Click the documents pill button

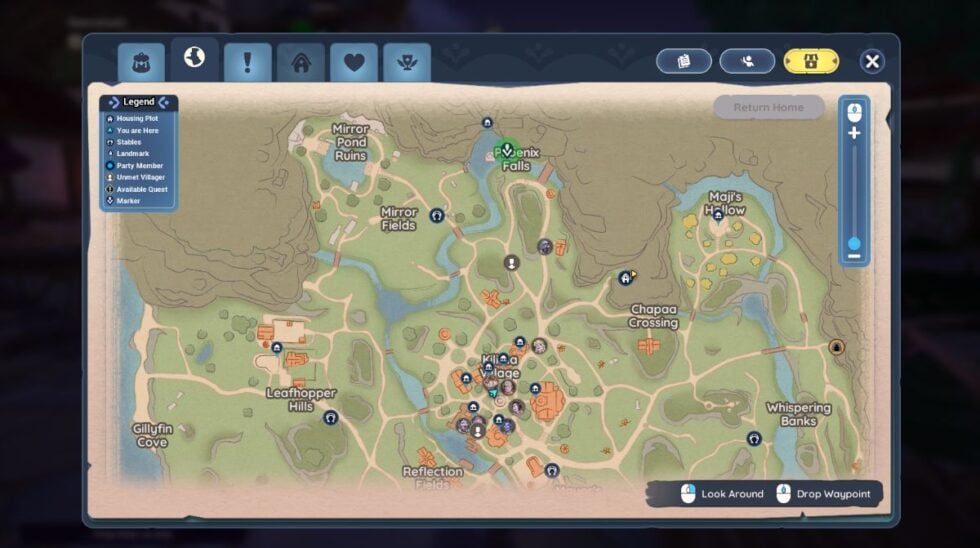(684, 61)
